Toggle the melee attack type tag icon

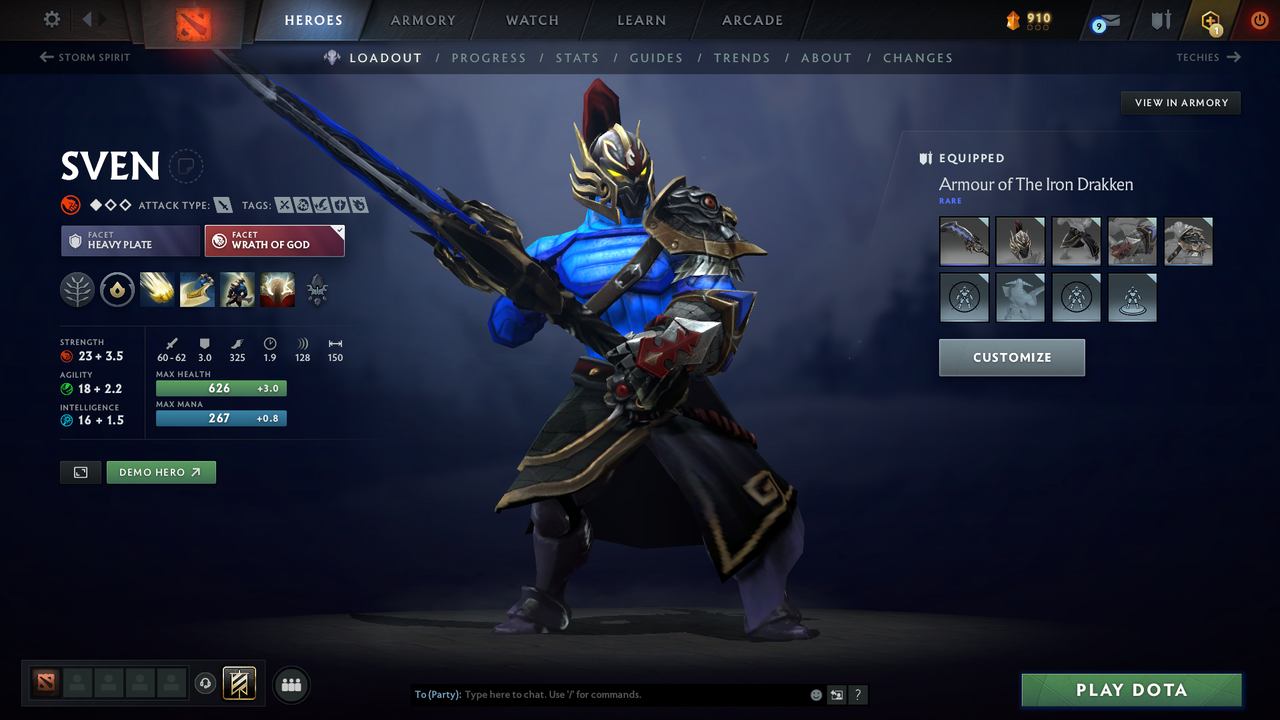tap(222, 204)
